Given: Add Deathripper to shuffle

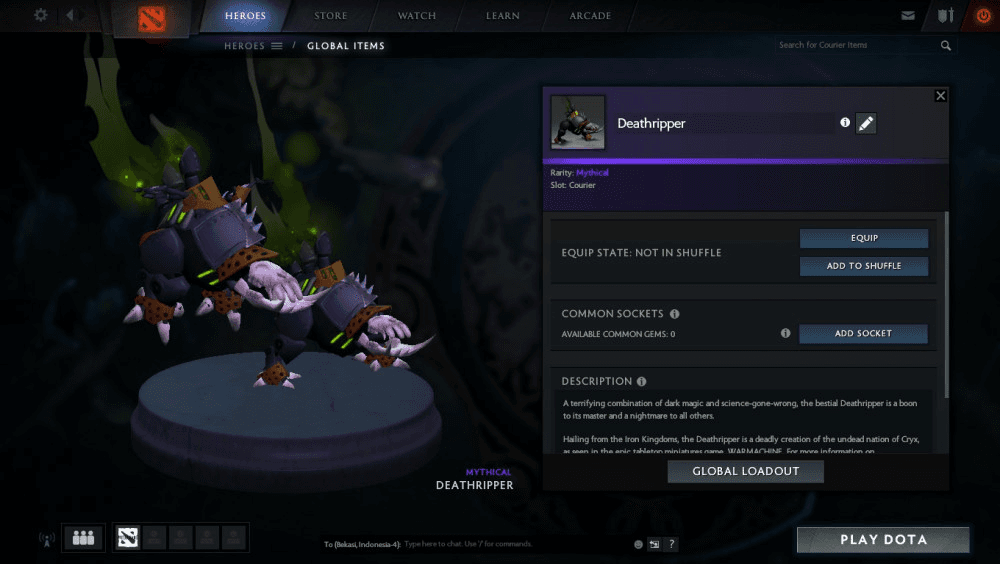Looking at the screenshot, I should pyautogui.click(x=863, y=266).
